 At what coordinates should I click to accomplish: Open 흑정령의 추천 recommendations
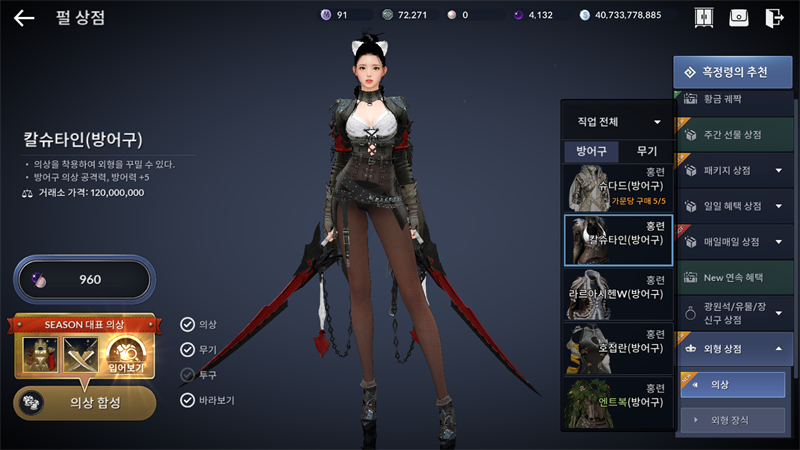pyautogui.click(x=734, y=72)
